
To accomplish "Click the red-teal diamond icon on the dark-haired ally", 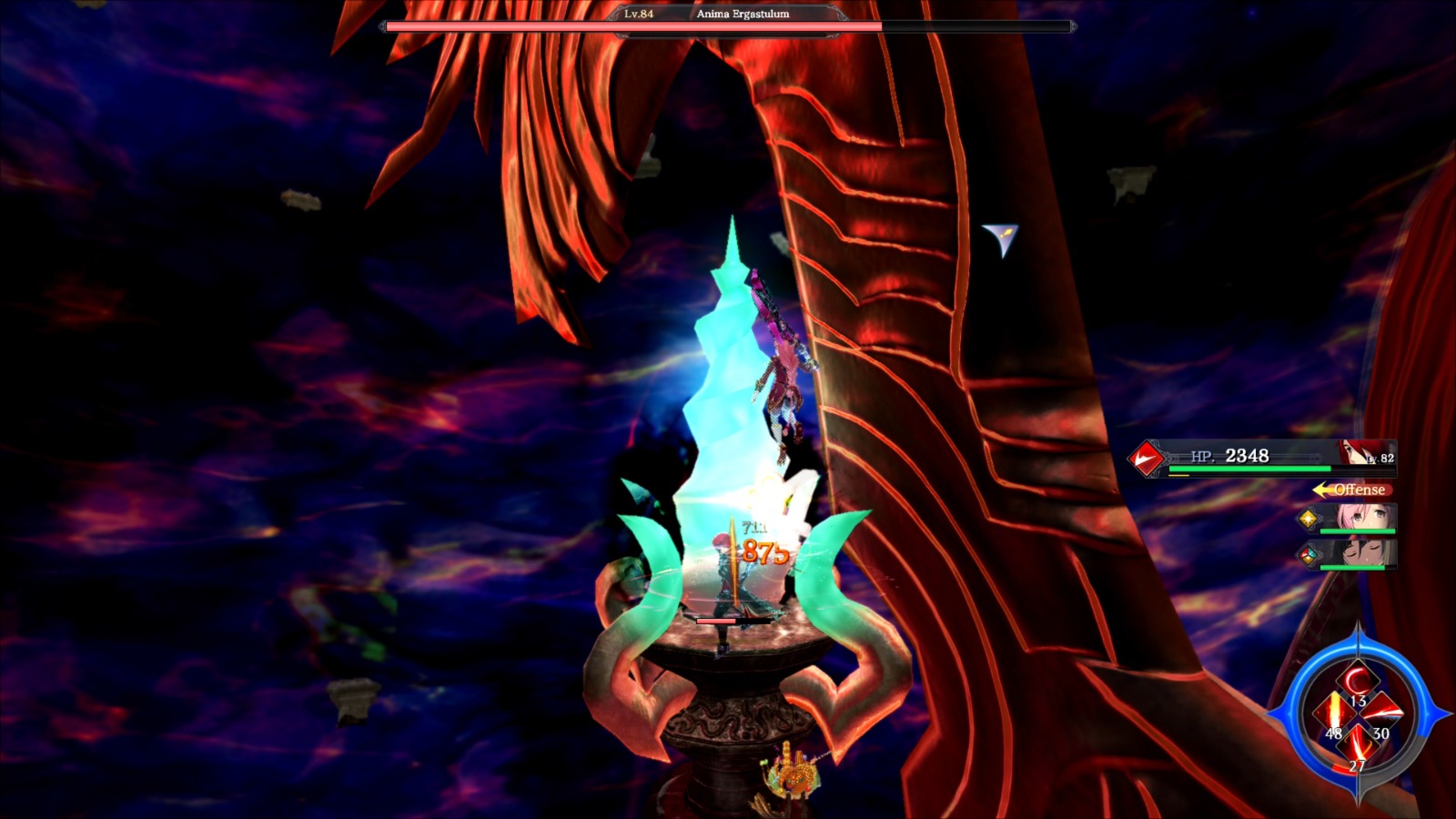I will (x=1309, y=555).
